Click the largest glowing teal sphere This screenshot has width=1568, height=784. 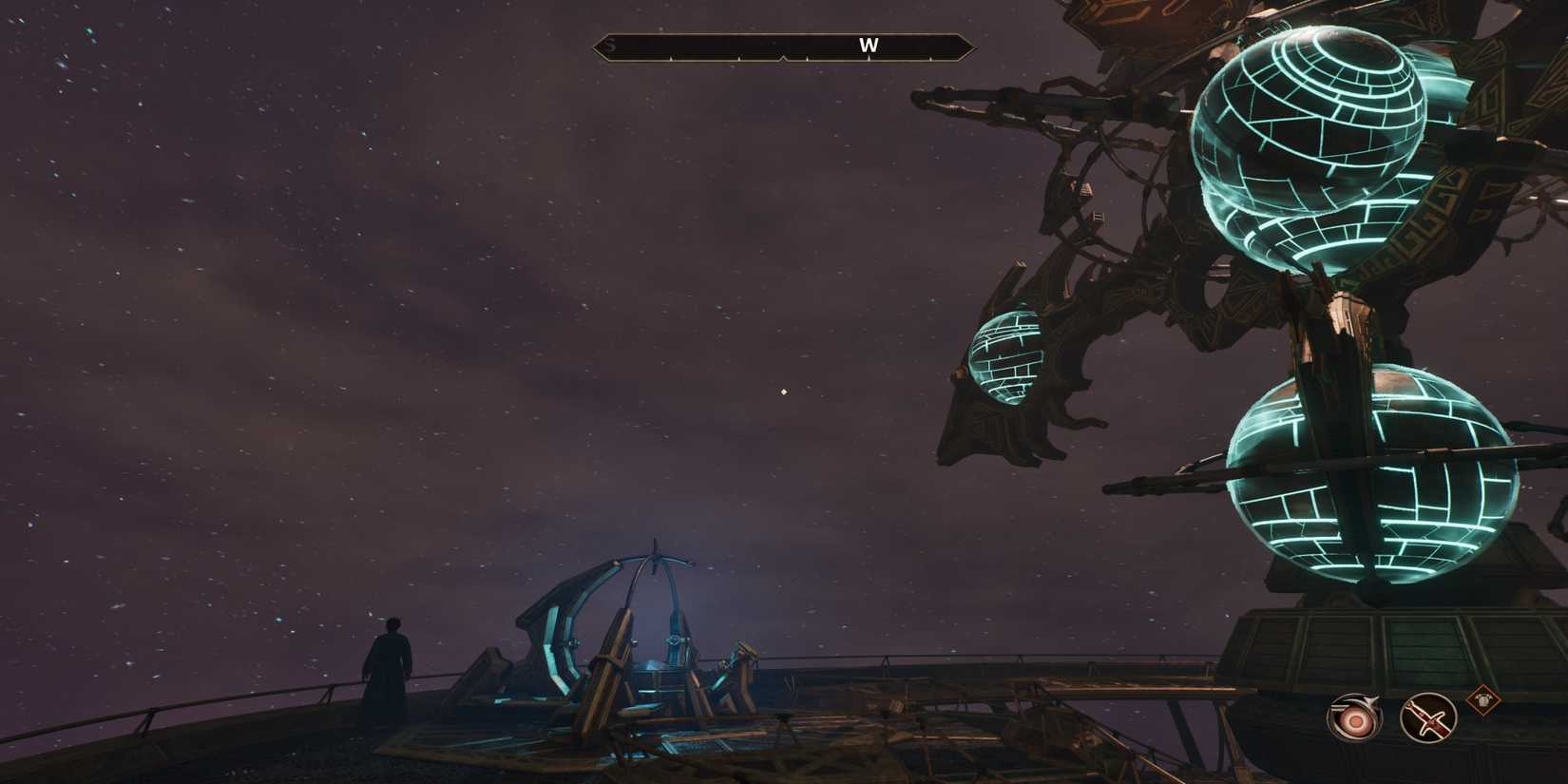pos(1307,124)
